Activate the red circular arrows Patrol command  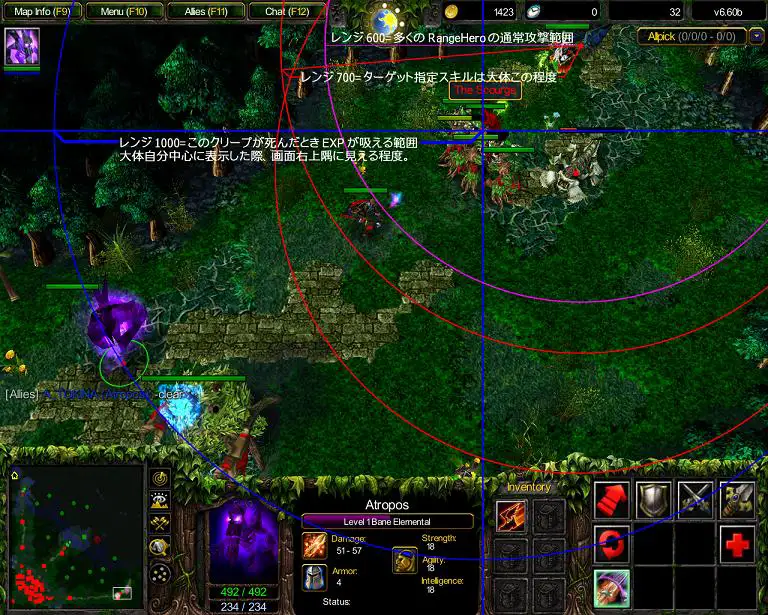(x=611, y=544)
